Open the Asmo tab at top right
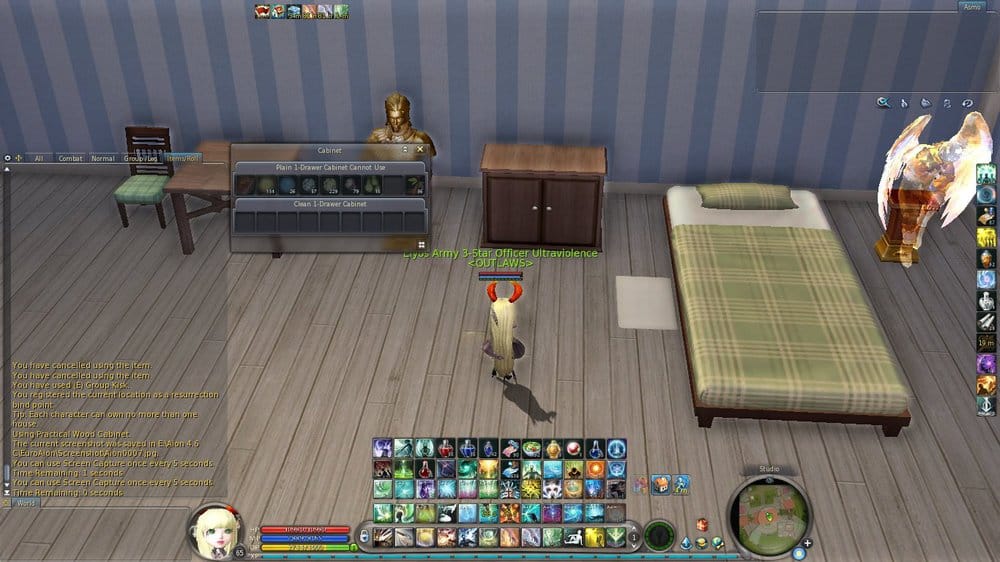Screen dimensions: 1000x562 (x=971, y=7)
